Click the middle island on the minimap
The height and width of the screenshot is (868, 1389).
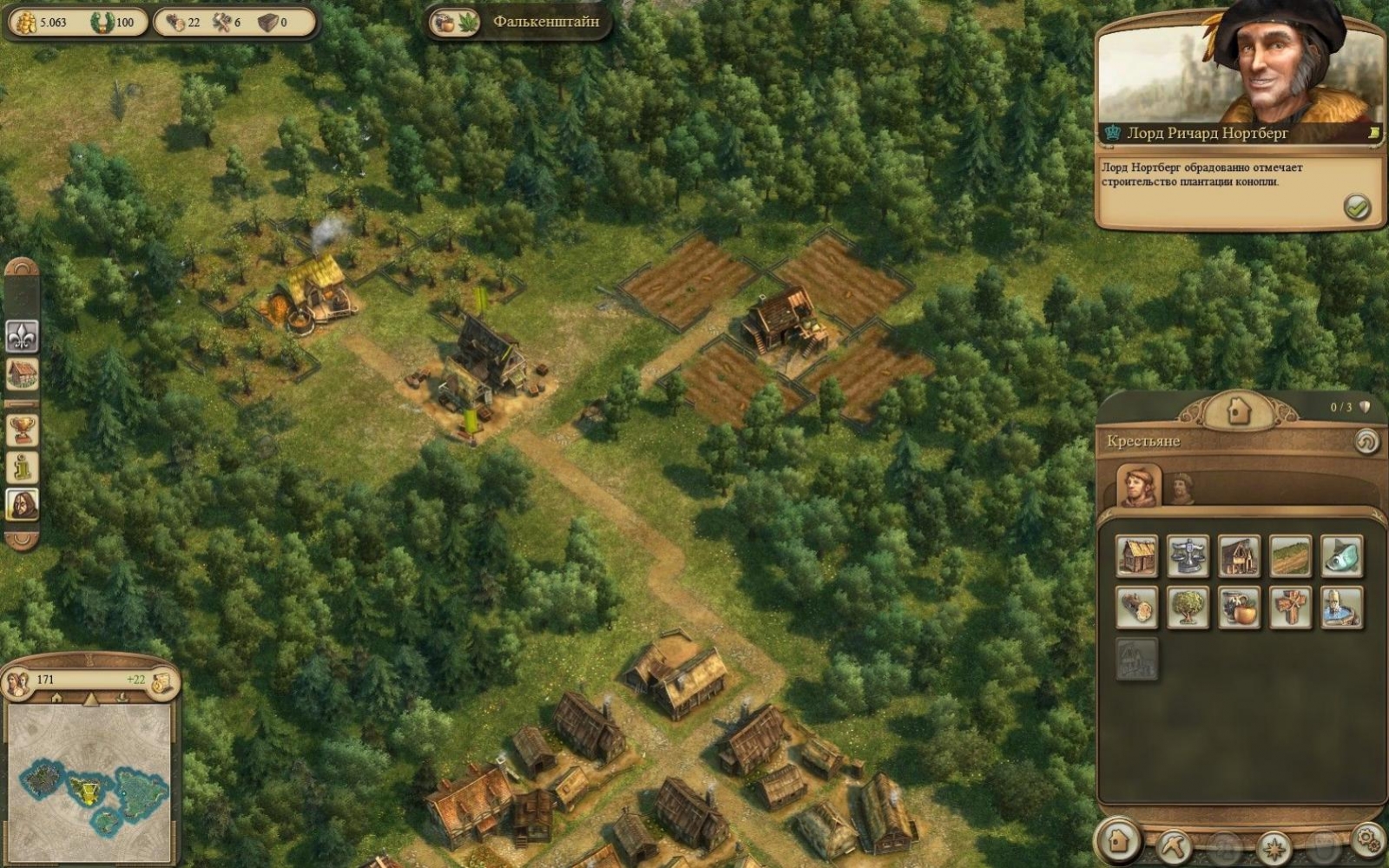[87, 790]
